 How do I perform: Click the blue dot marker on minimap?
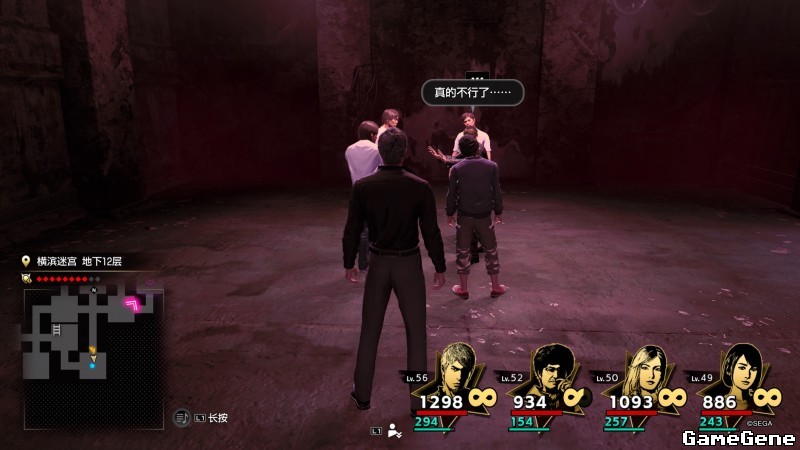pos(92,365)
